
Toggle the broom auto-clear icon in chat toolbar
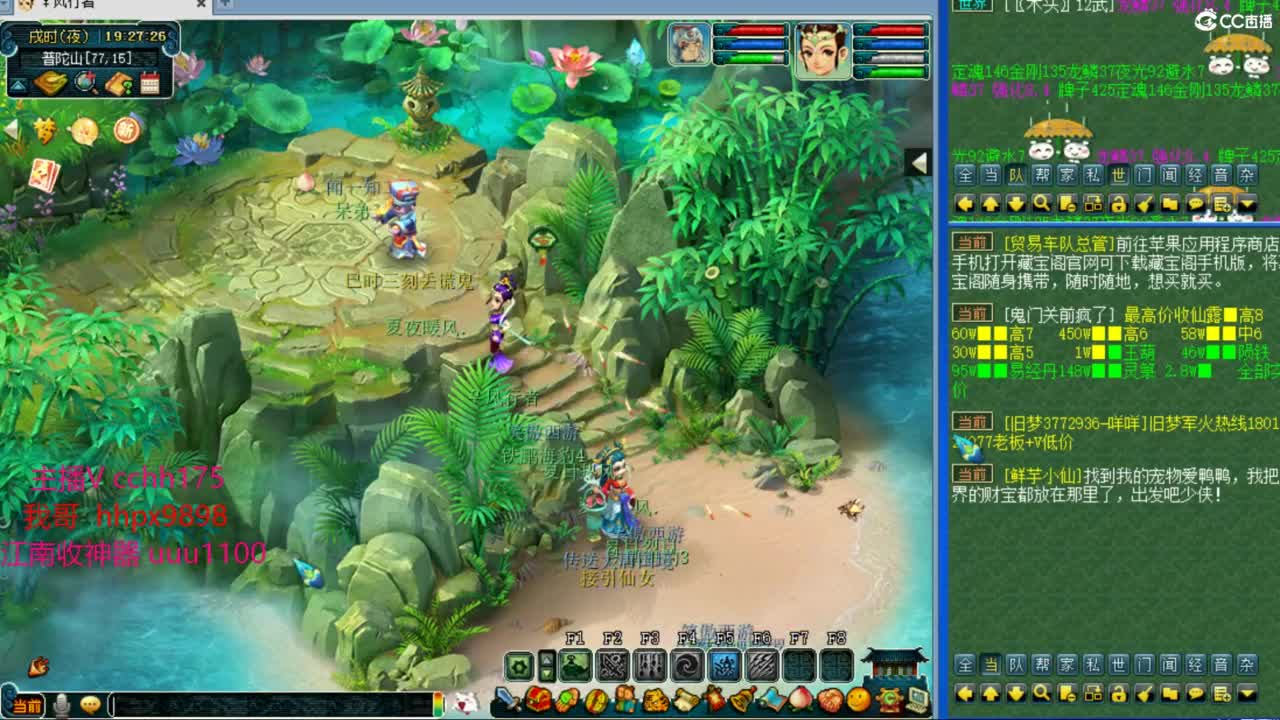pyautogui.click(x=1144, y=204)
